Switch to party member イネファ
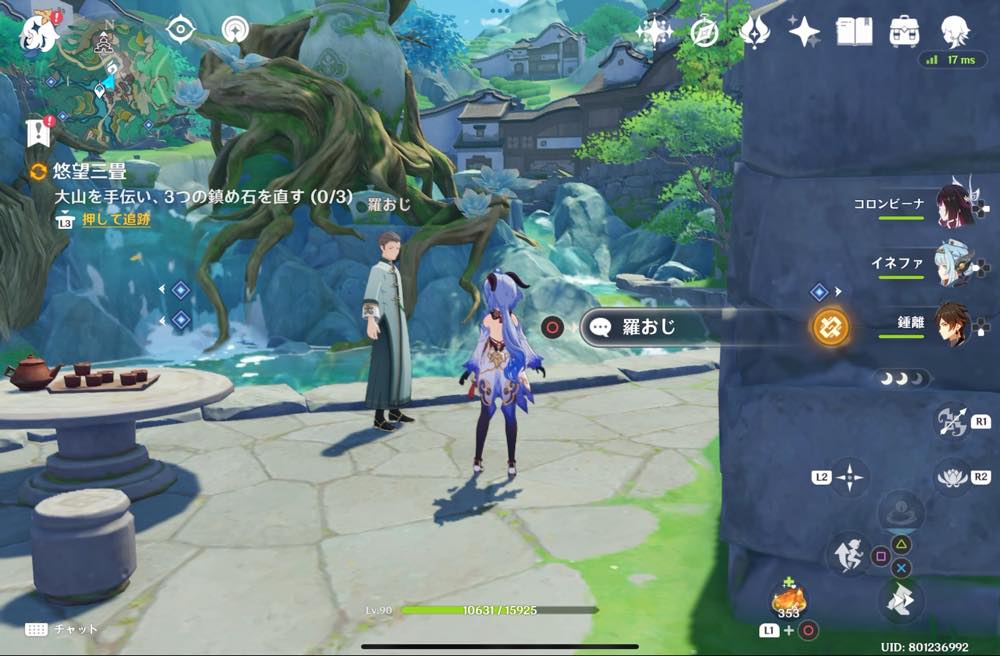The width and height of the screenshot is (1000, 656). tap(953, 265)
